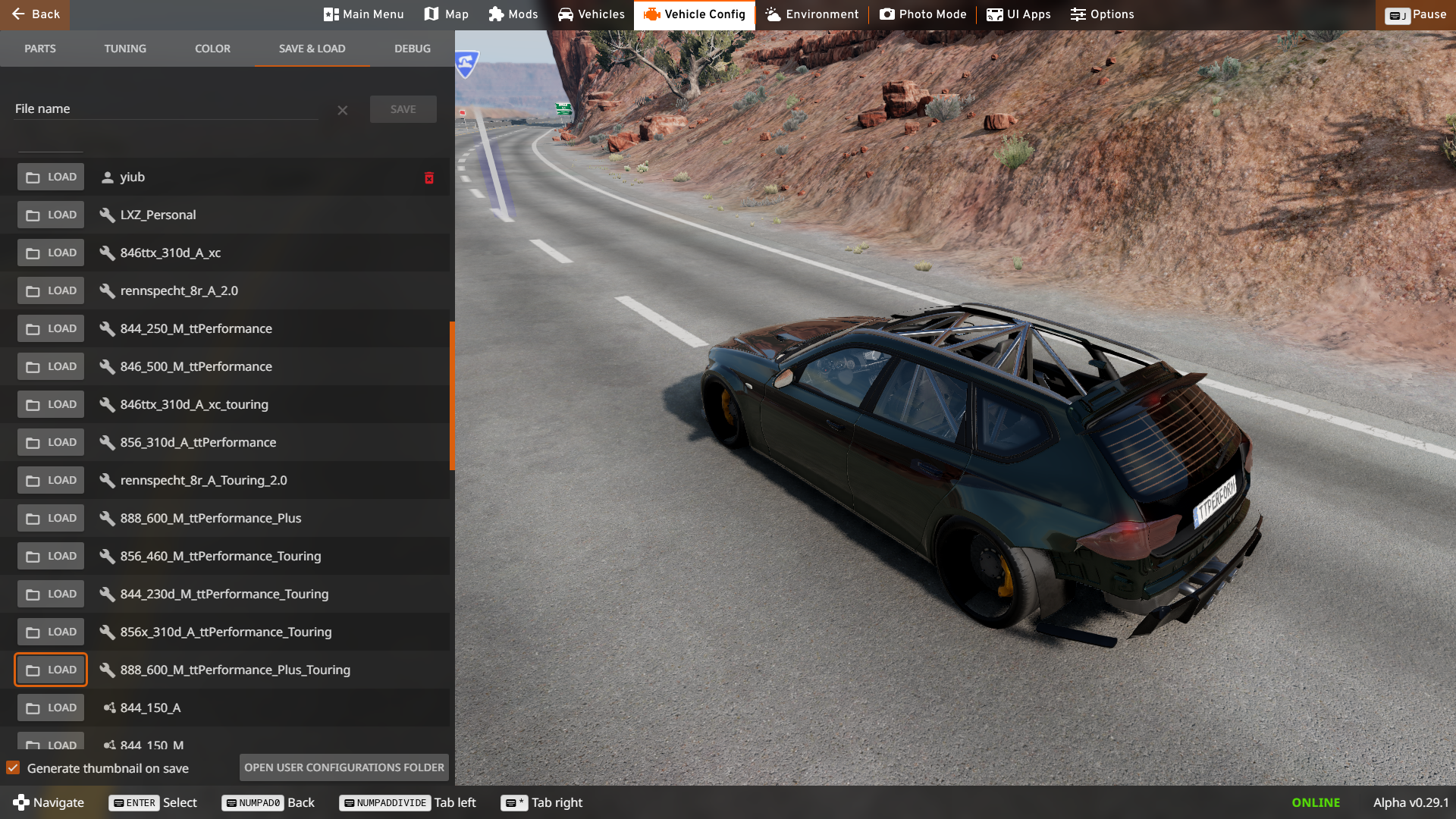This screenshot has width=1456, height=819.
Task: Switch to the Parts tab
Action: pos(40,49)
